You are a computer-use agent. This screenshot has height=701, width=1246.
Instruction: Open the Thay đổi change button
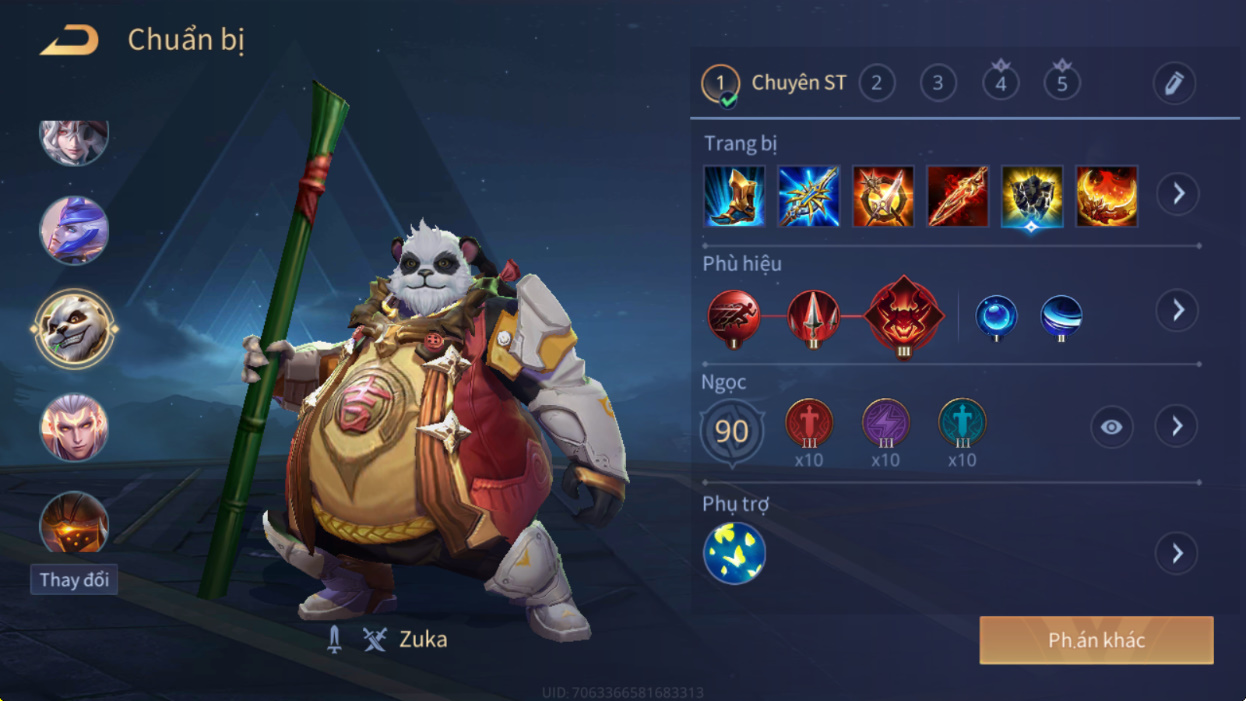coord(74,580)
